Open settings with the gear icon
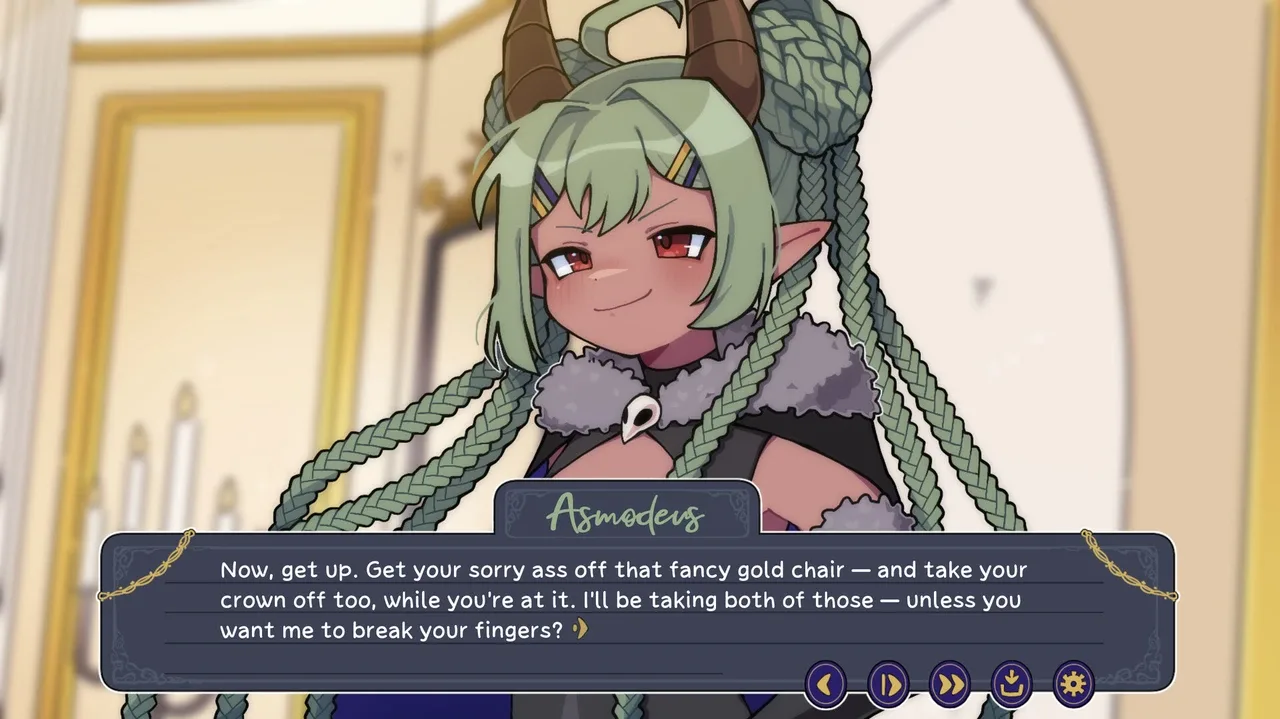This screenshot has height=719, width=1280. pyautogui.click(x=1073, y=684)
